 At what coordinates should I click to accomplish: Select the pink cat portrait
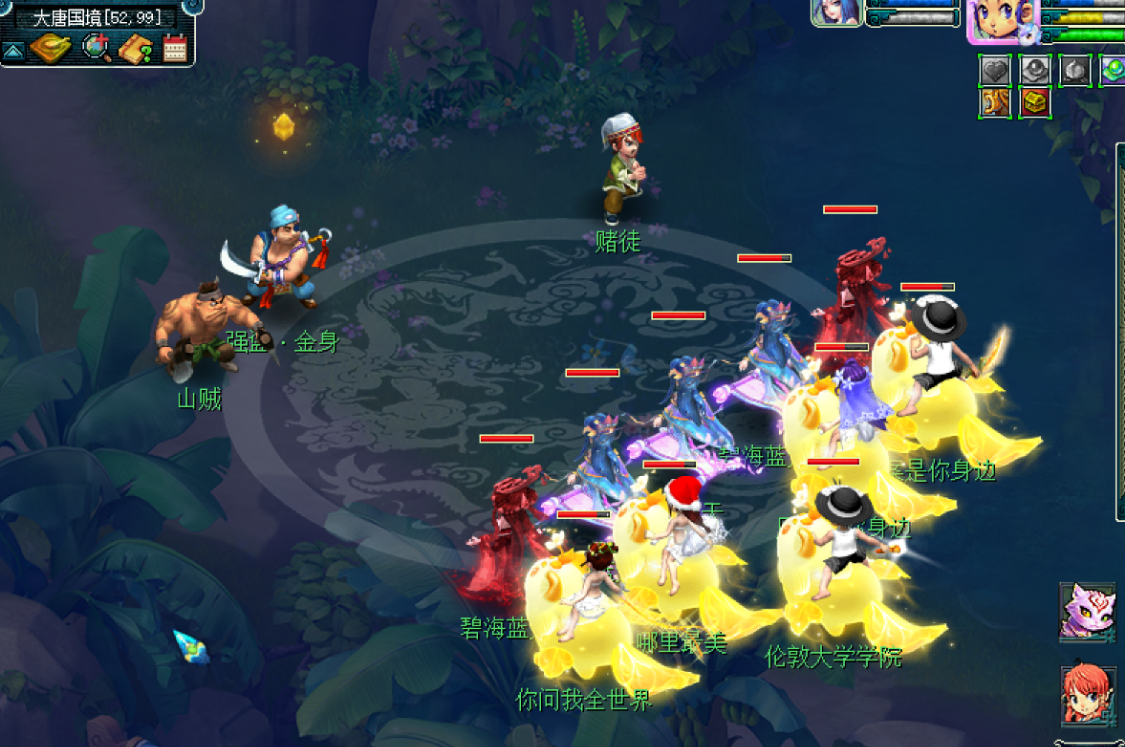click(x=1088, y=611)
